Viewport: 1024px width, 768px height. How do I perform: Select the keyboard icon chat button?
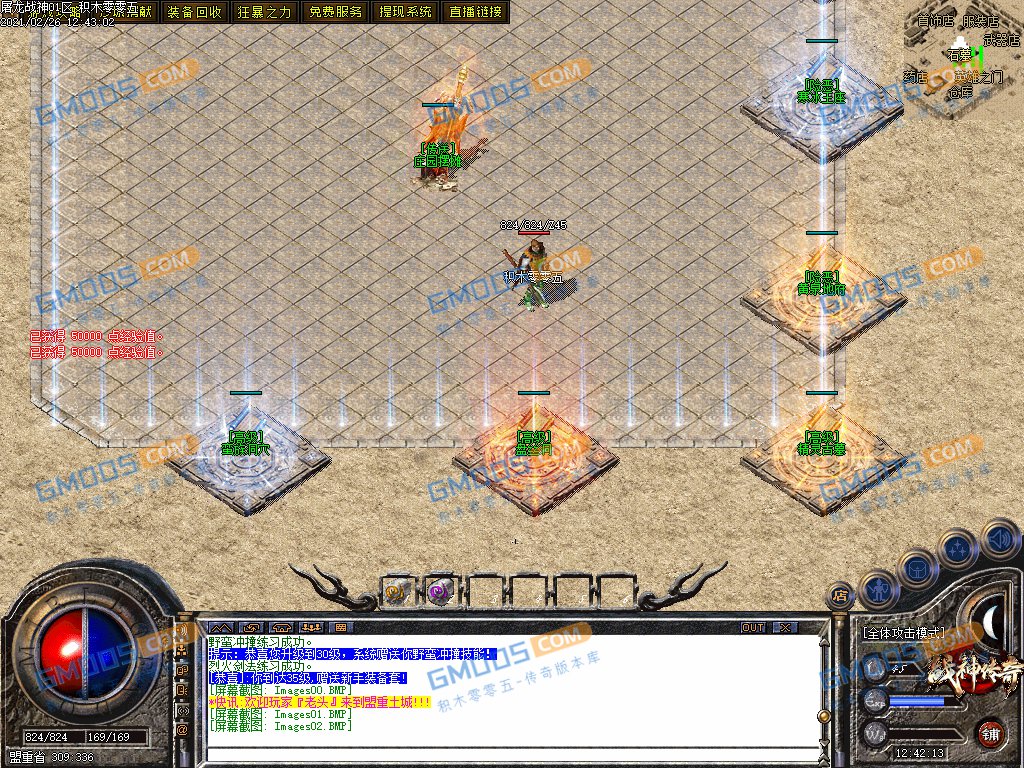pos(340,627)
